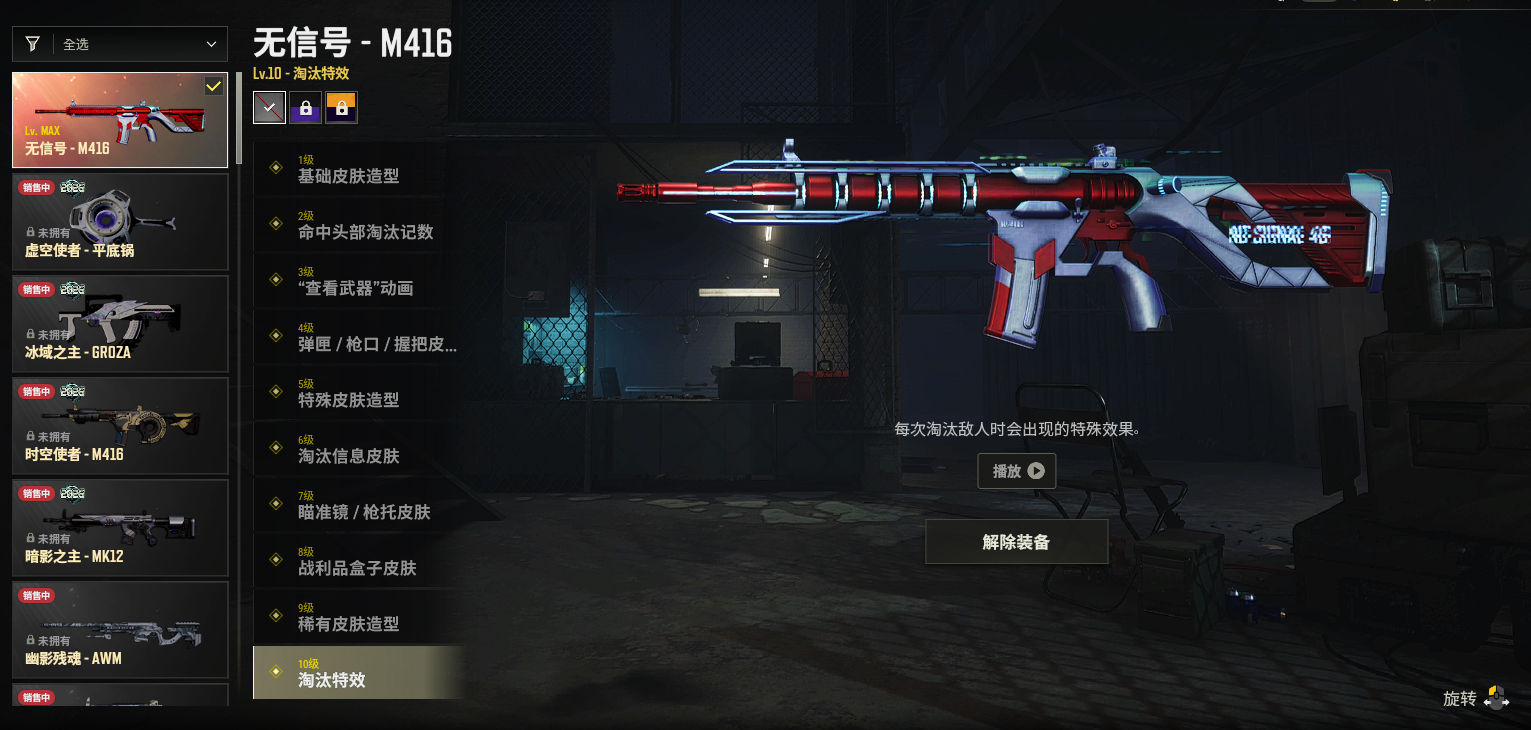Select the 冰域之主 - GROZA skin
This screenshot has height=730, width=1531.
point(120,324)
